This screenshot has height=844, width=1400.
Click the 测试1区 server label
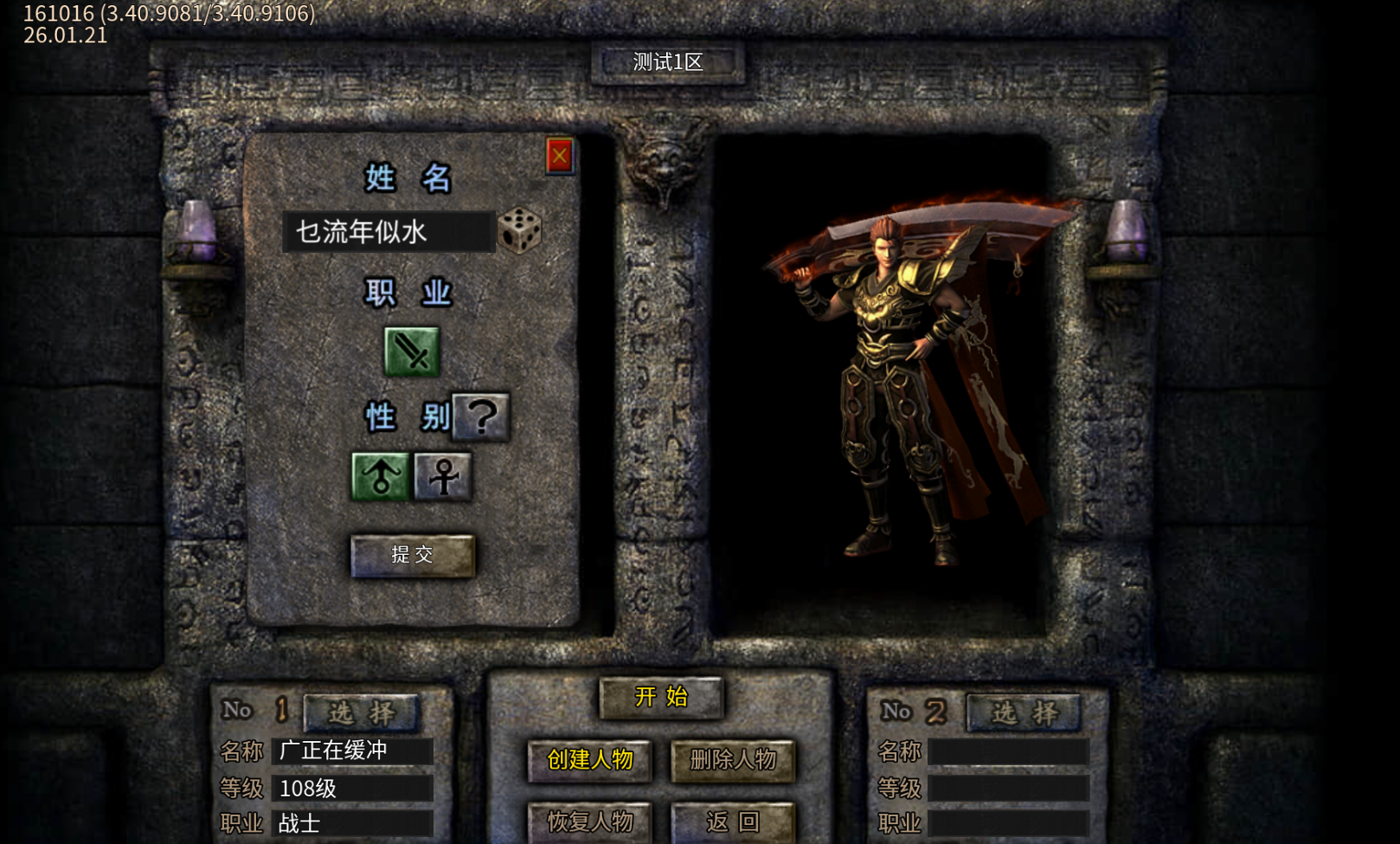pos(668,62)
